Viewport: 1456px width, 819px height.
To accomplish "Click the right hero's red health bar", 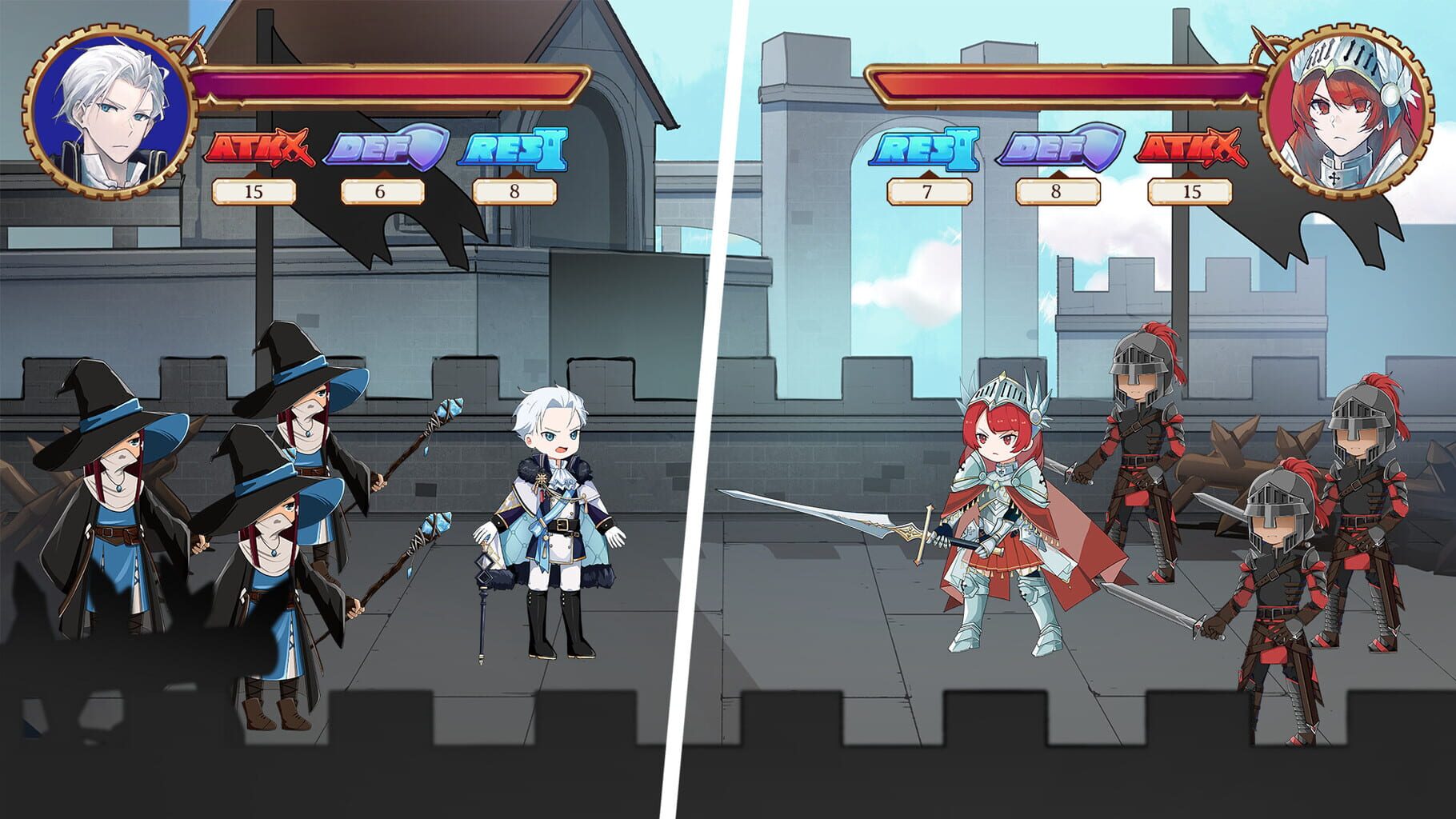I will pyautogui.click(x=1064, y=84).
